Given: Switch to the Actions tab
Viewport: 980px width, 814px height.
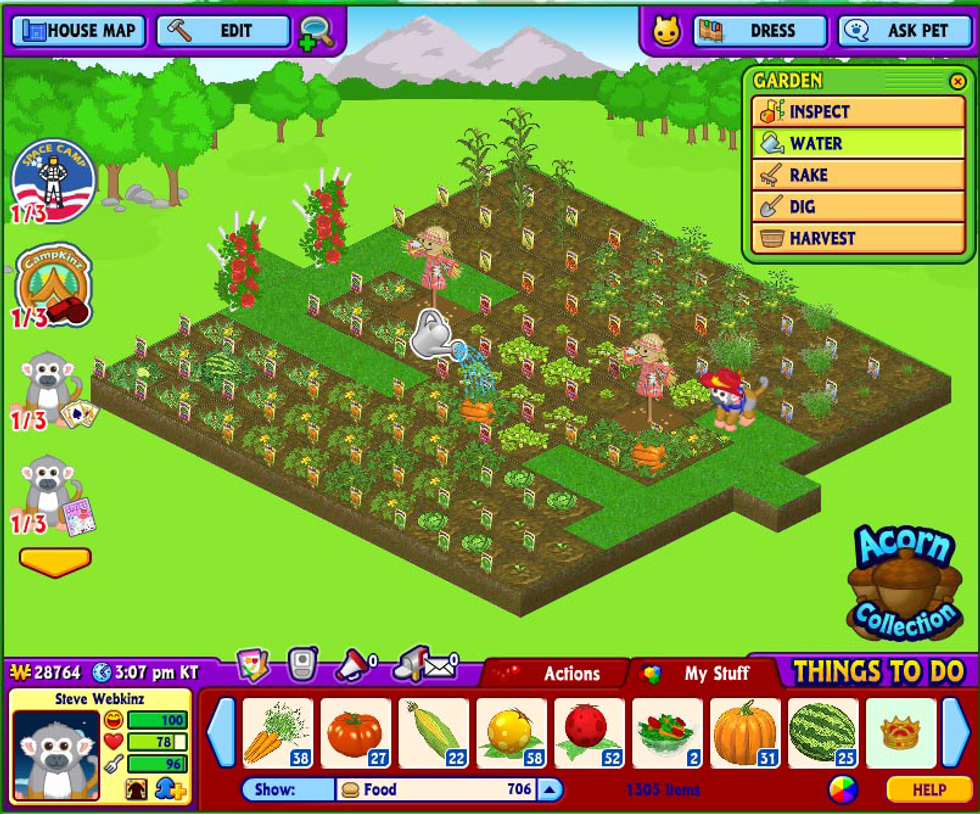Looking at the screenshot, I should tap(558, 674).
